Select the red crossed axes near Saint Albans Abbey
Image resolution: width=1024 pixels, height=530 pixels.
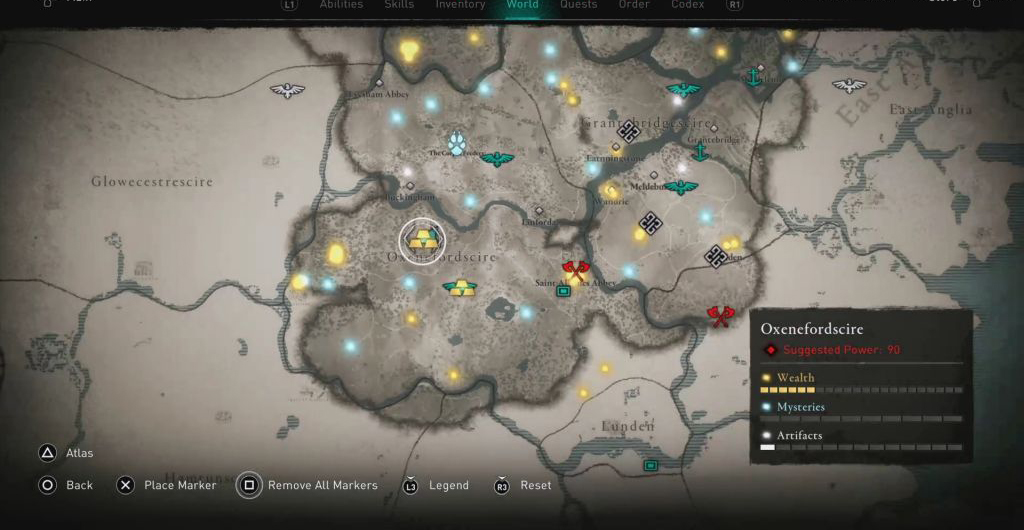pos(575,268)
